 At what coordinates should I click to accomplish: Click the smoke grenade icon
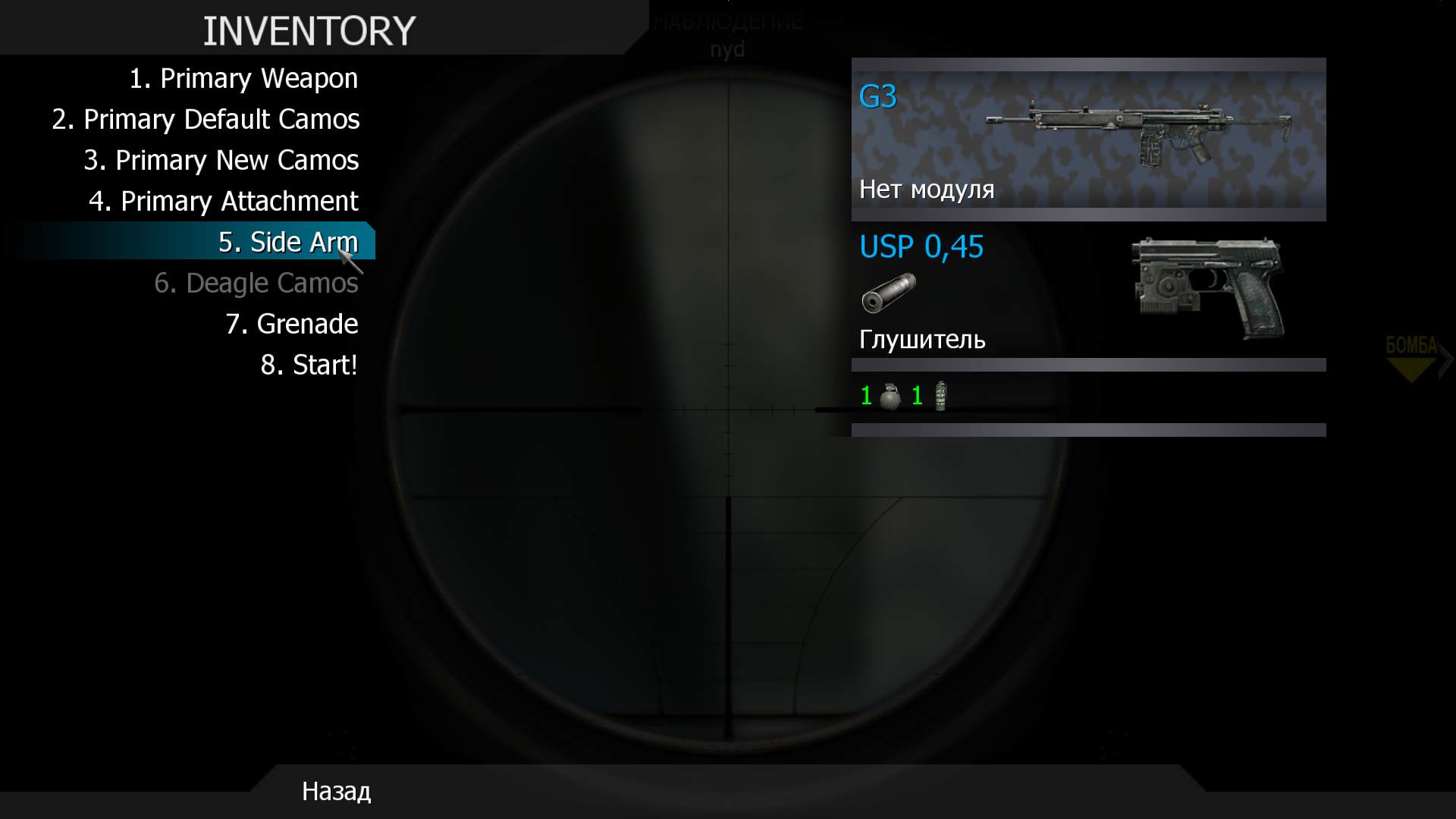[x=940, y=396]
